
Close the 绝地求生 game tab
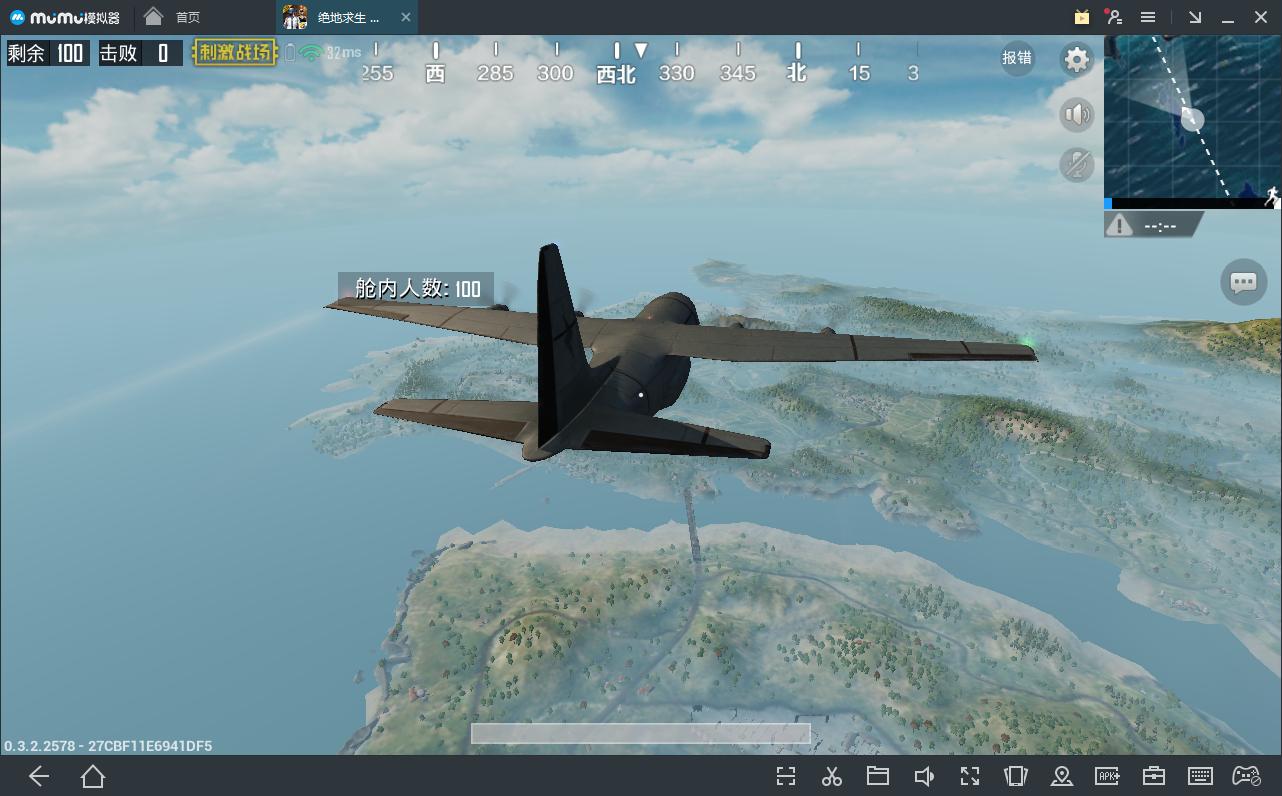(x=405, y=17)
